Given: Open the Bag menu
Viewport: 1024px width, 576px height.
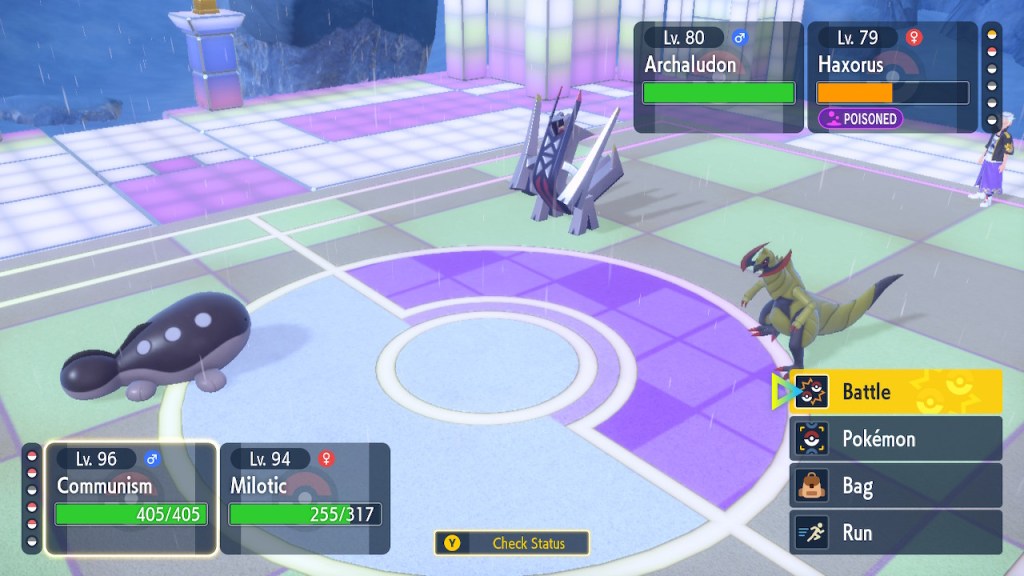Looking at the screenshot, I should 895,487.
